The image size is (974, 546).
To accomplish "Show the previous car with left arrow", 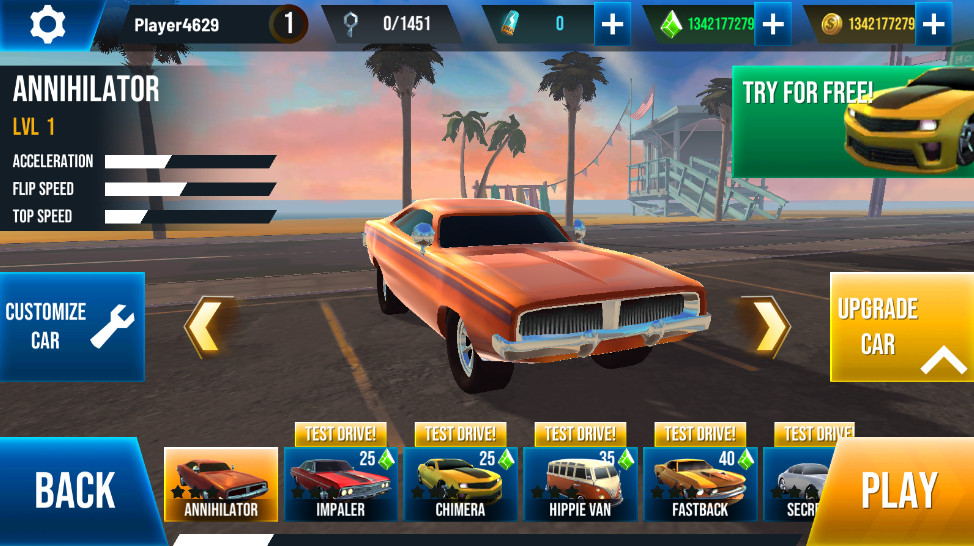I will point(208,327).
